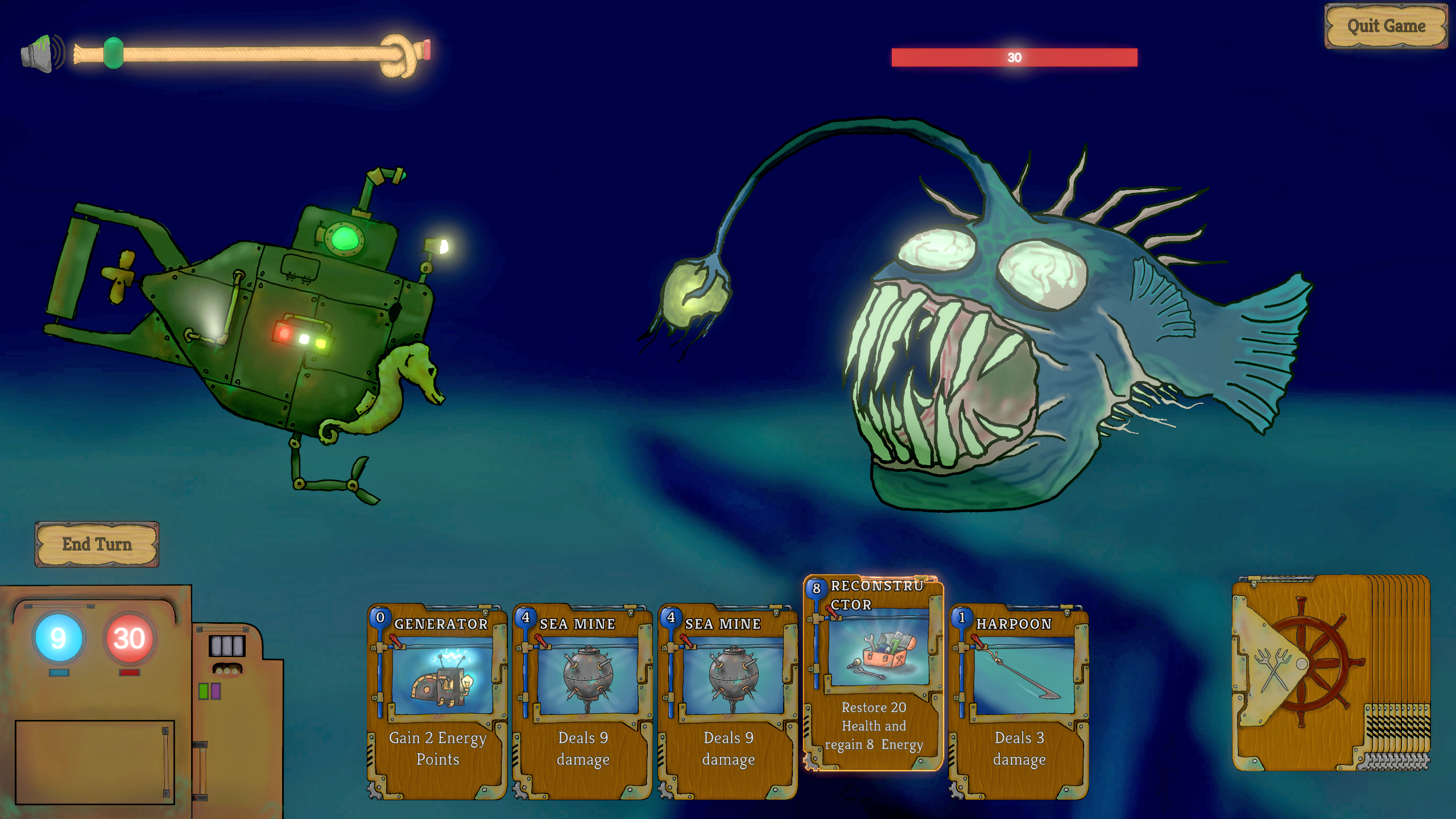Choose the Harpoon card

(1019, 702)
